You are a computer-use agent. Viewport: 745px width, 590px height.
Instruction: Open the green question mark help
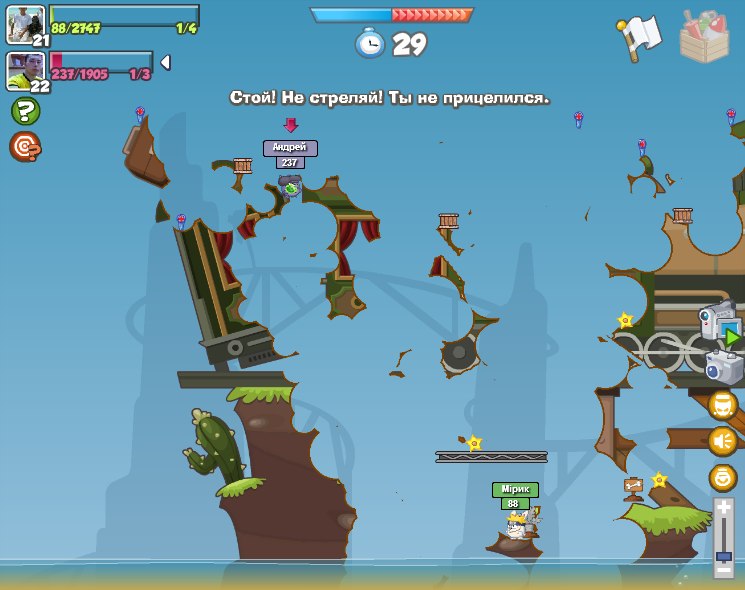(x=25, y=111)
